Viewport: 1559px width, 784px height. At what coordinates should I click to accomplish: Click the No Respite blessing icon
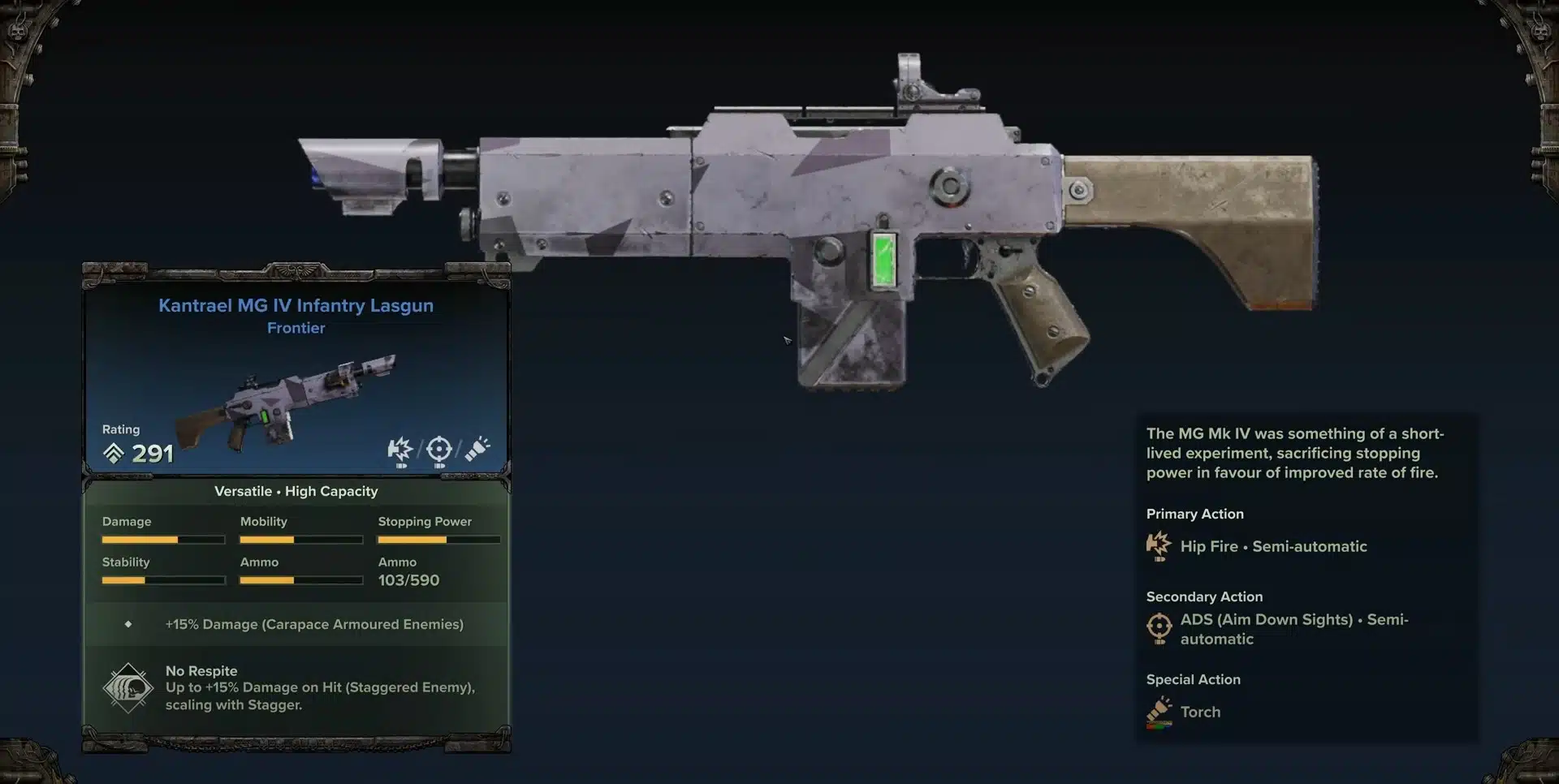[x=127, y=688]
